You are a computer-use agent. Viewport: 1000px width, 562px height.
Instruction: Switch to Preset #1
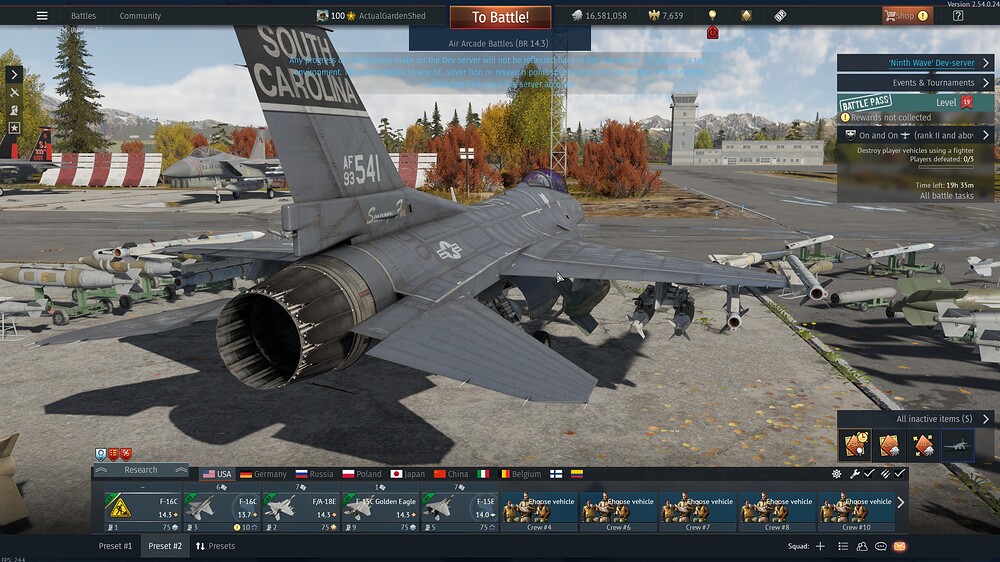pos(115,546)
